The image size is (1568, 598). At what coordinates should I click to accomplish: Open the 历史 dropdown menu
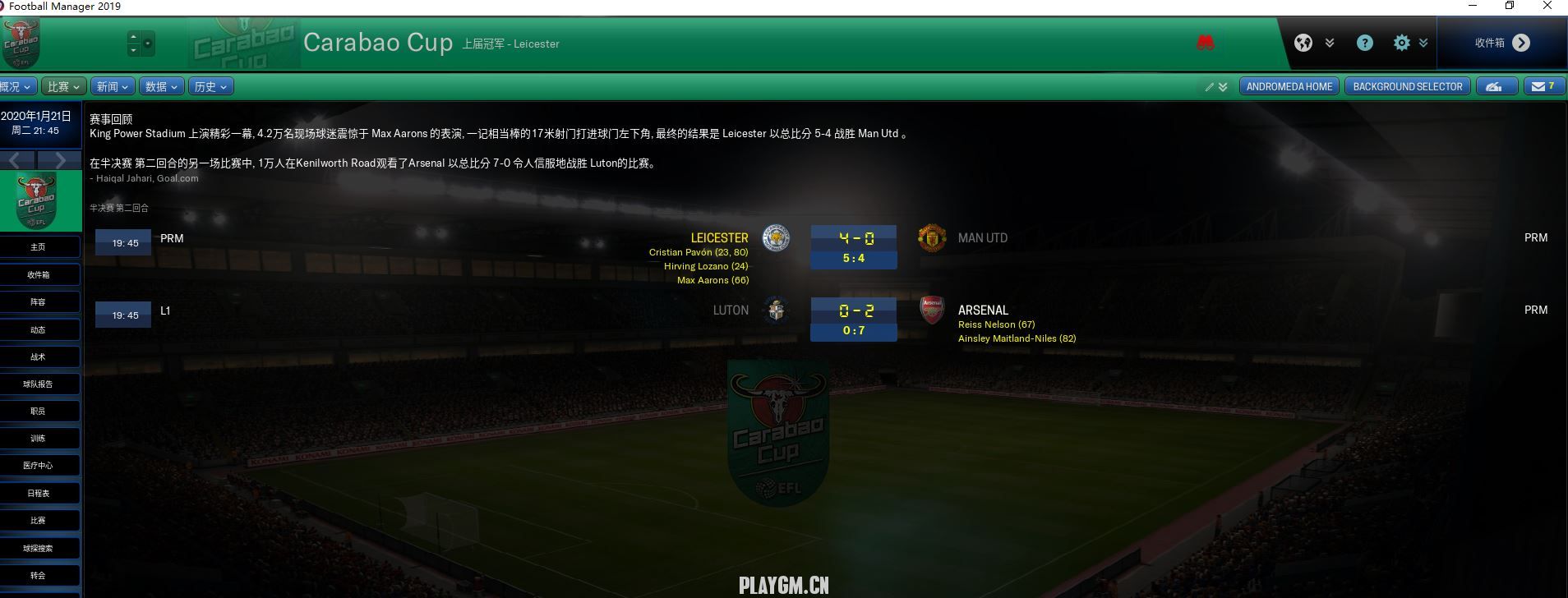(x=210, y=86)
